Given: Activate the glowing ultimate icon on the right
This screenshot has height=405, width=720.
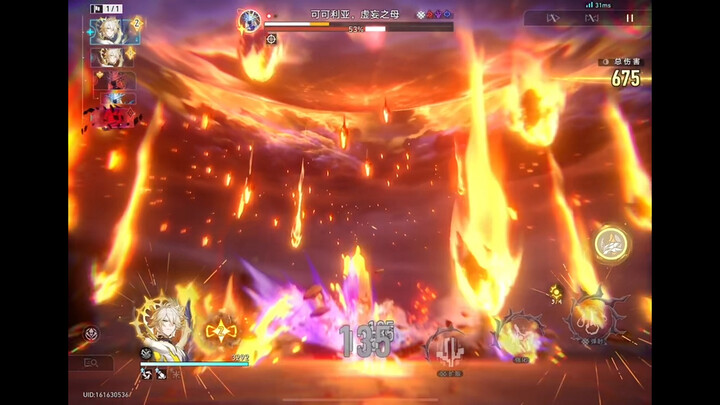Looking at the screenshot, I should coord(609,243).
